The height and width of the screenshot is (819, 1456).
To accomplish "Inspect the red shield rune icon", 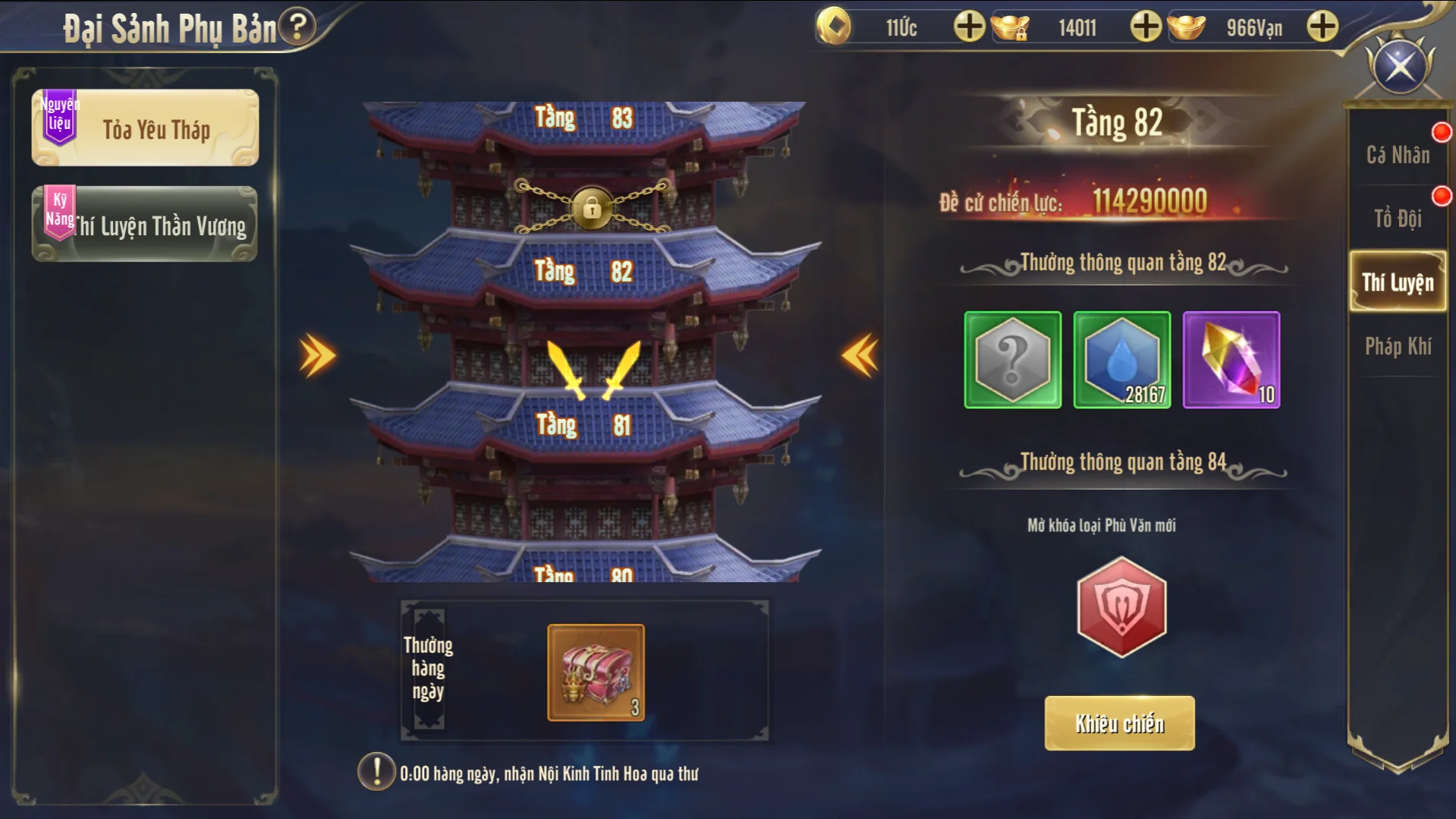I will click(1121, 606).
